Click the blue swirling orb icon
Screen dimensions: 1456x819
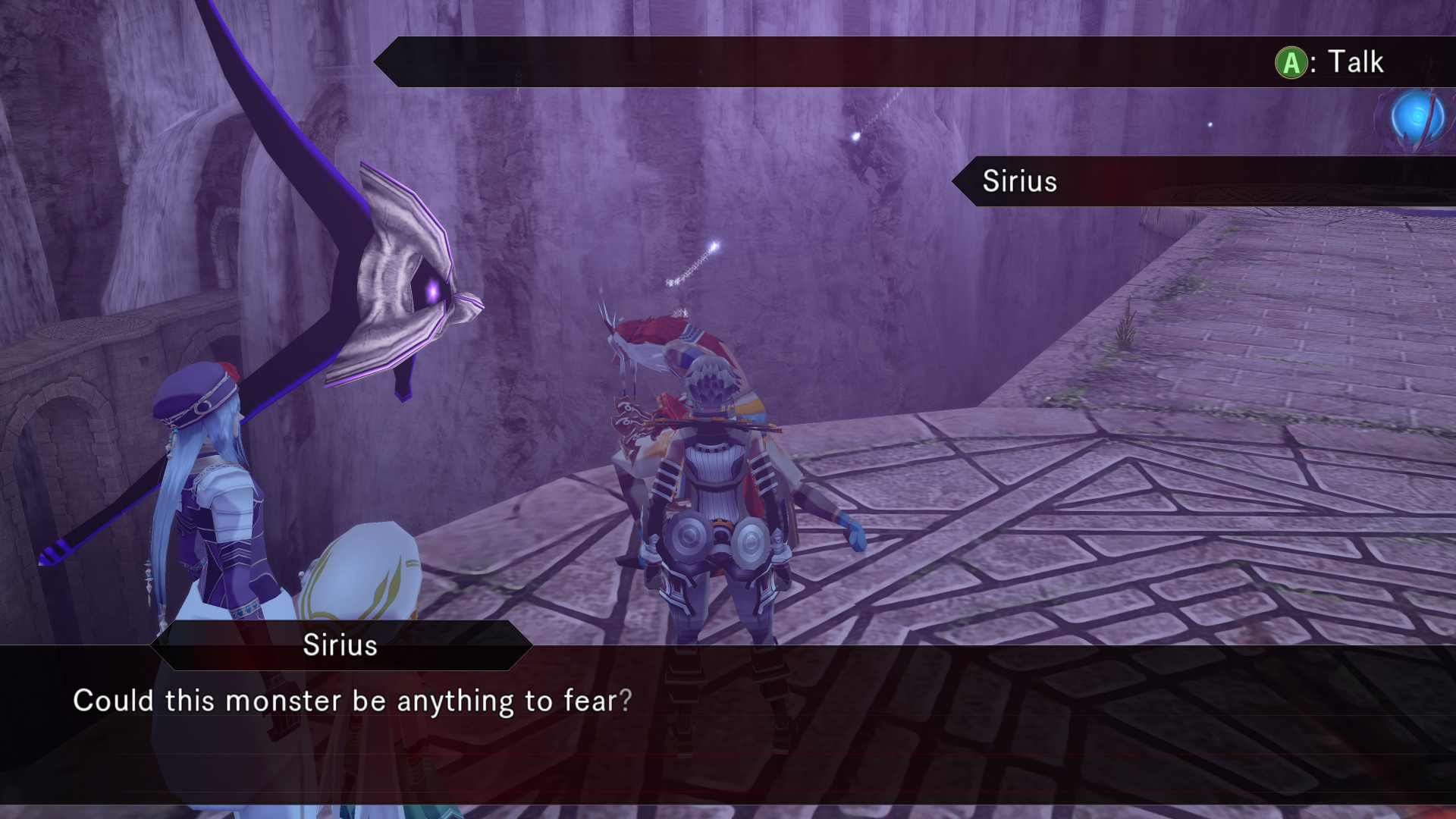(1416, 119)
